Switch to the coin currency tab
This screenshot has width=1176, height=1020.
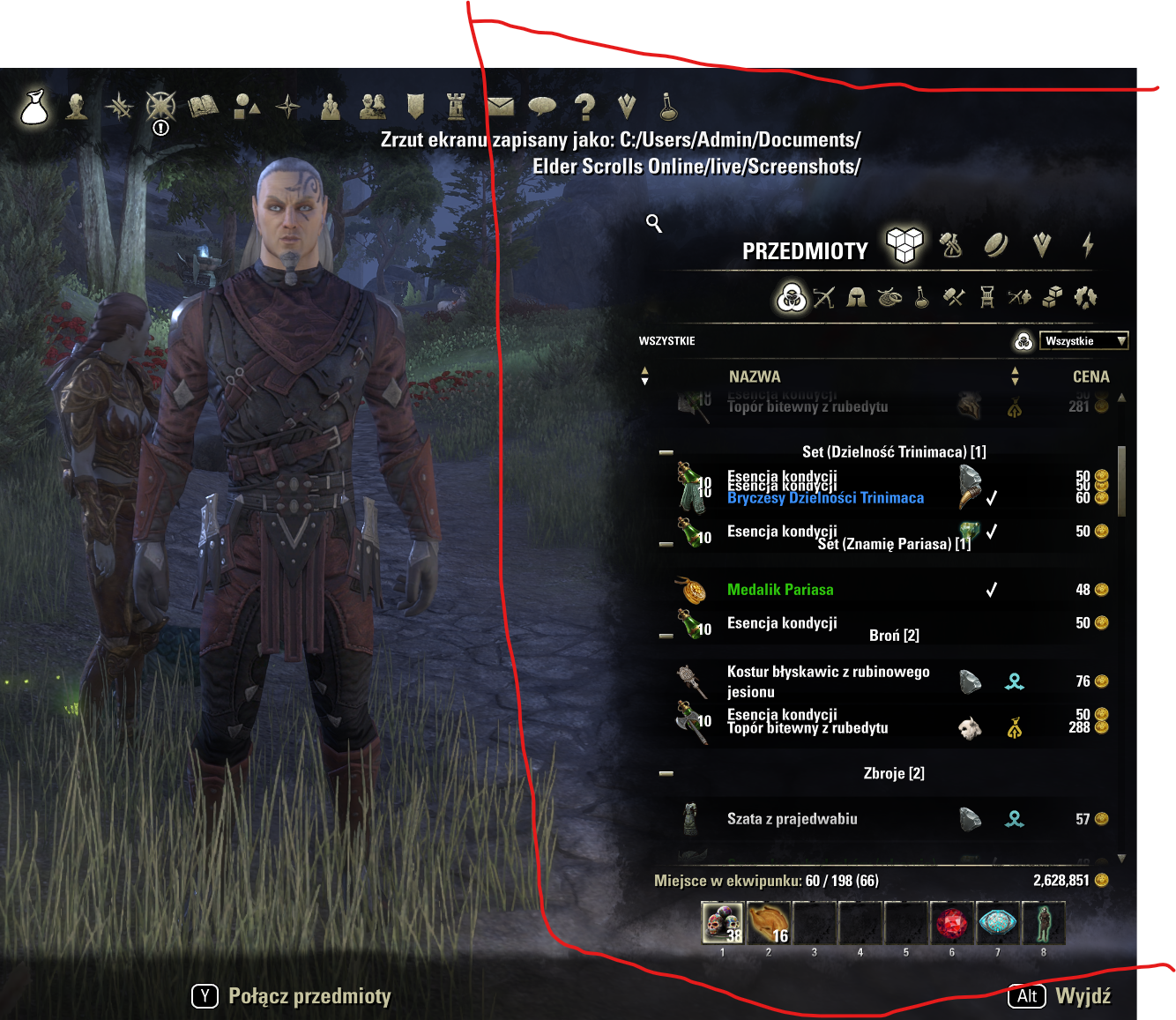pos(996,244)
